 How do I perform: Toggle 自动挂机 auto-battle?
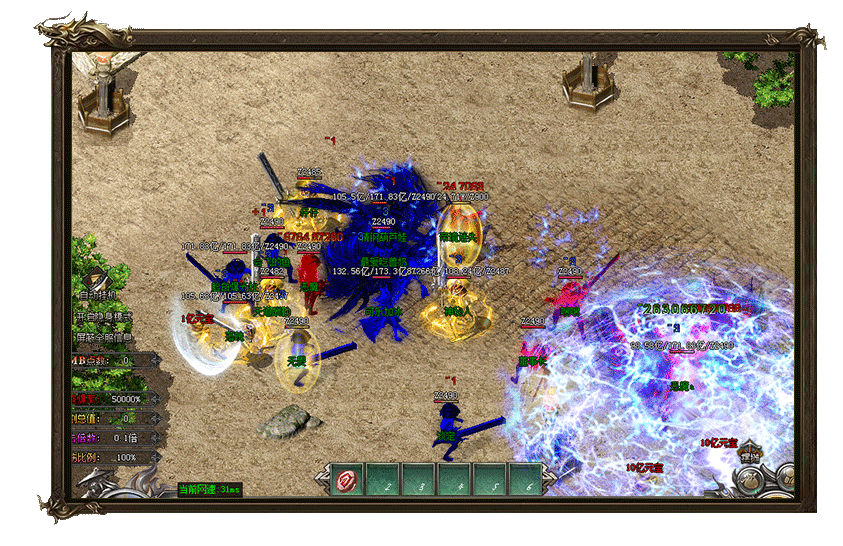(100, 295)
